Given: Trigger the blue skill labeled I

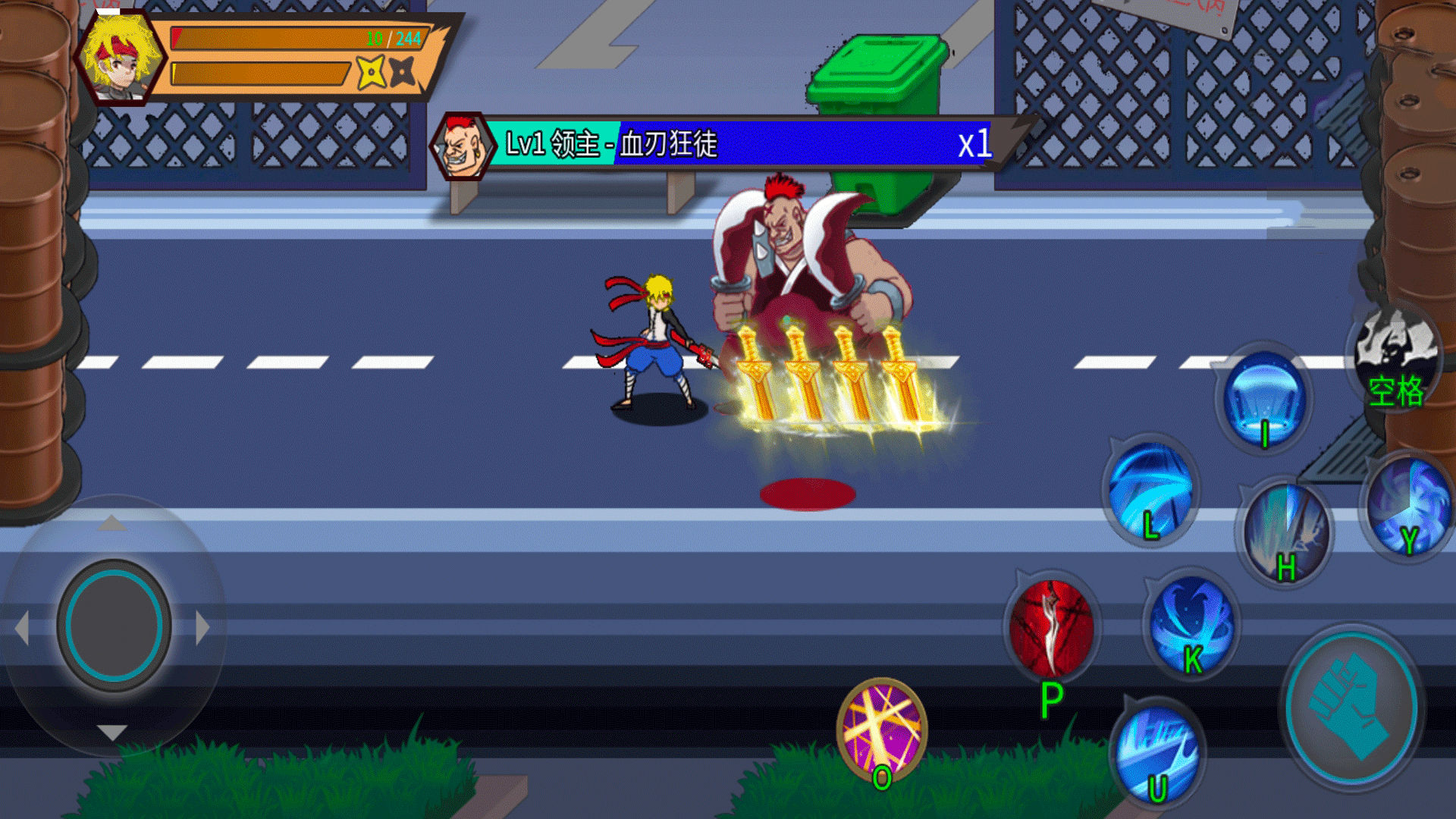Looking at the screenshot, I should 1264,398.
